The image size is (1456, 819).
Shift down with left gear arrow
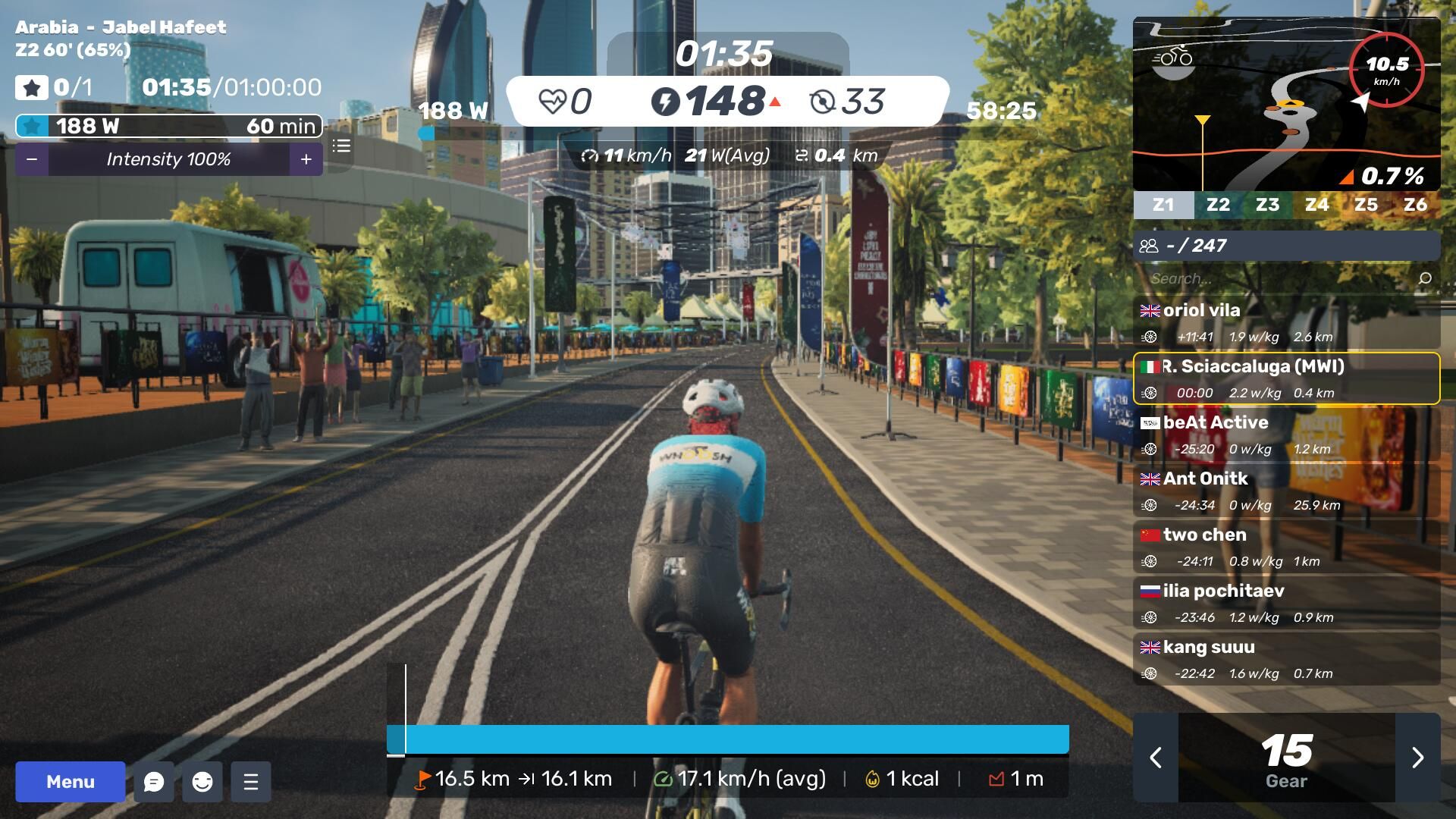click(x=1156, y=758)
